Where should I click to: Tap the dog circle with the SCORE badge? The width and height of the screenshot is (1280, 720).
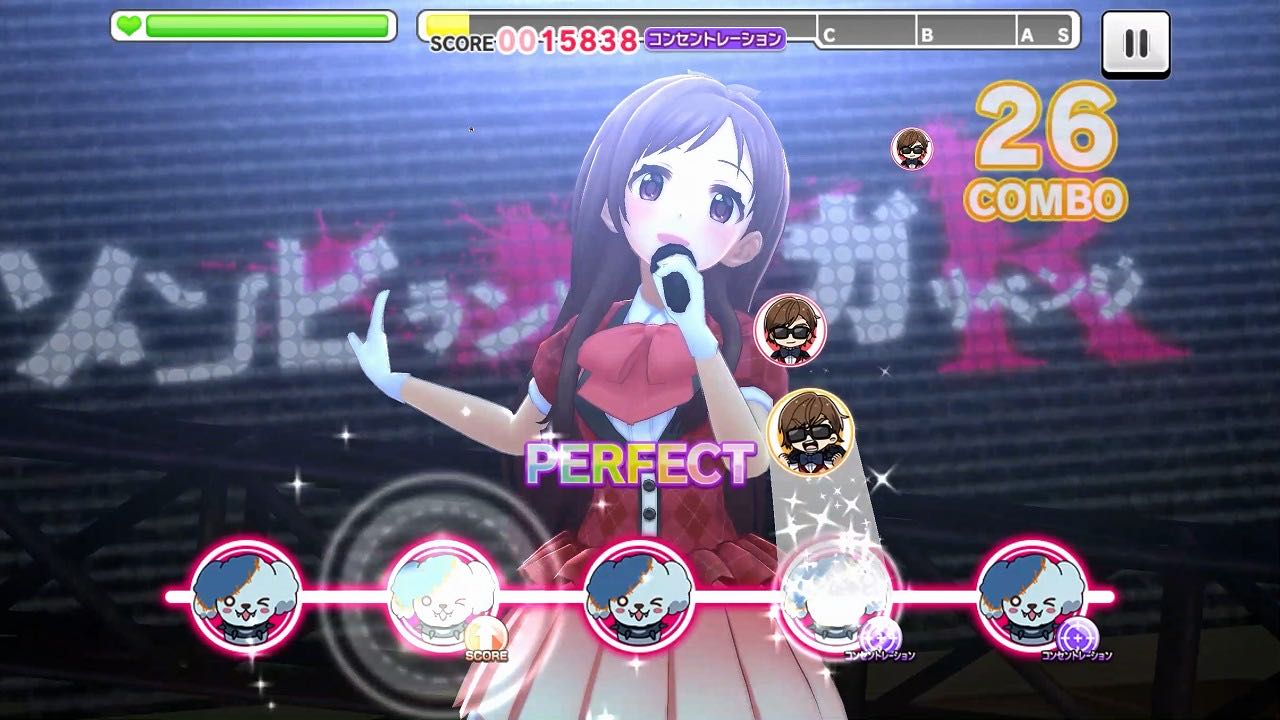(x=443, y=596)
